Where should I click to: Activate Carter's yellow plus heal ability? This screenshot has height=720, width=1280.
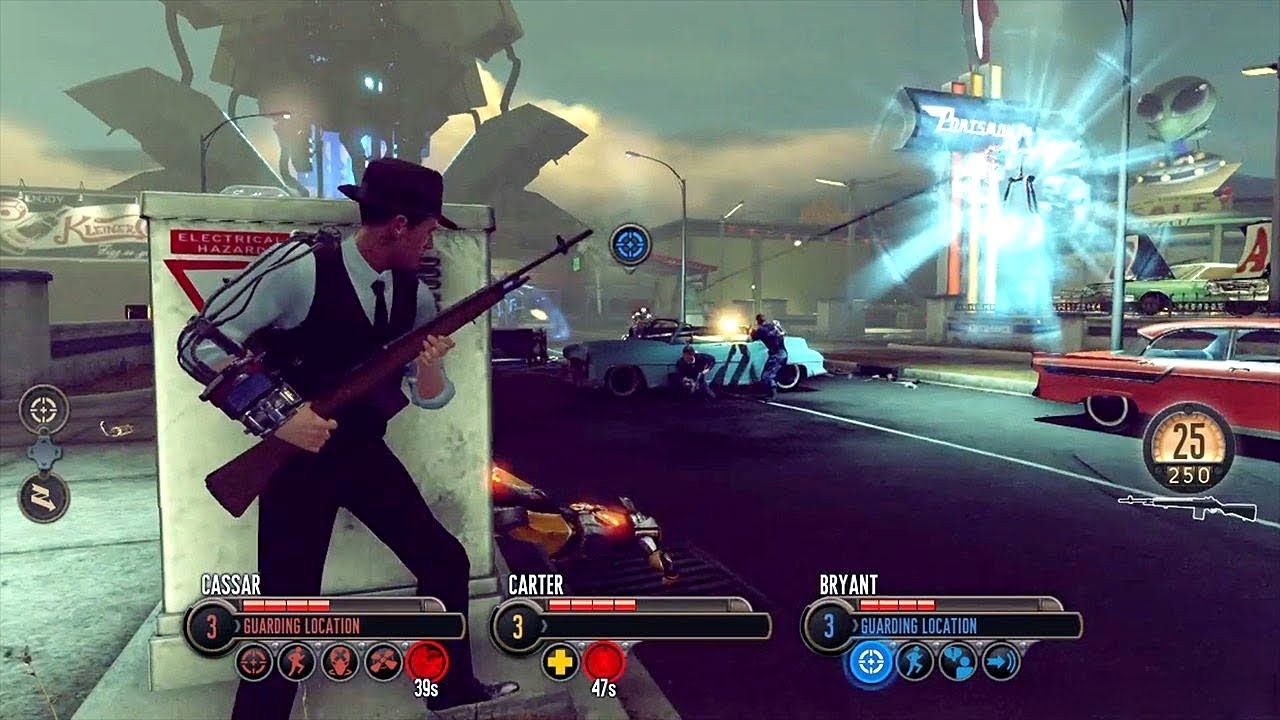tap(560, 662)
